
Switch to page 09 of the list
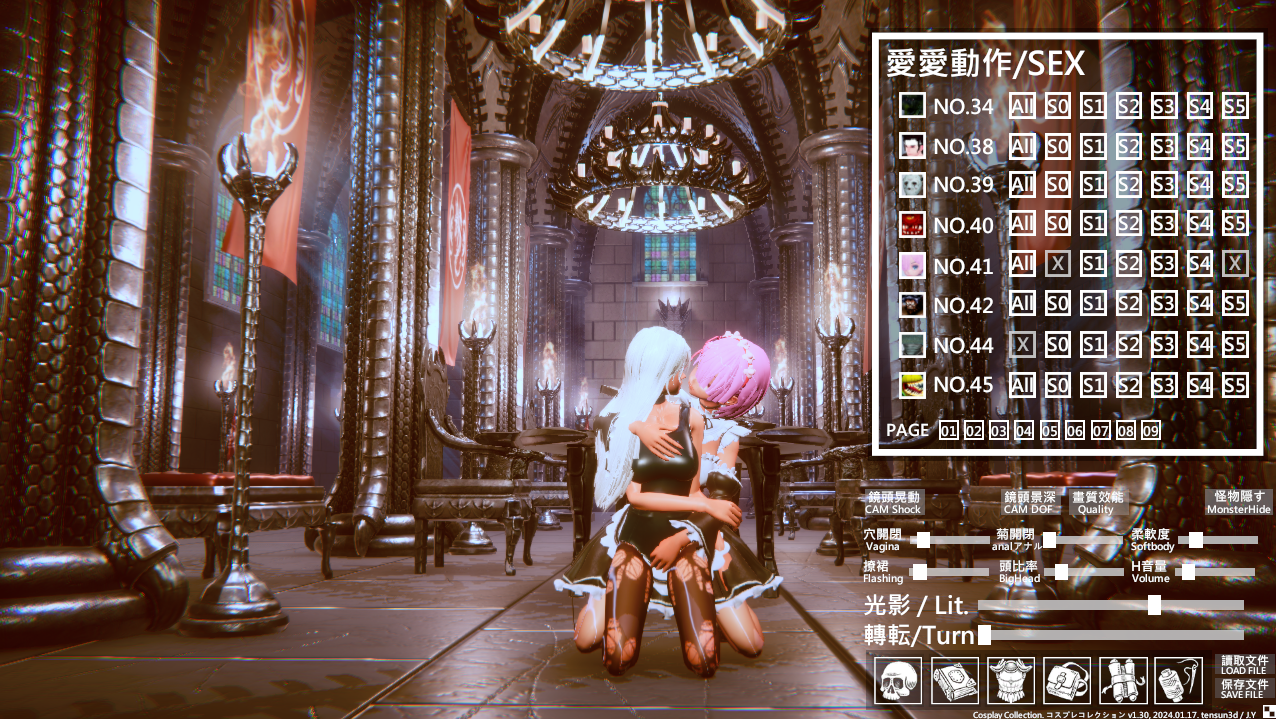1150,431
